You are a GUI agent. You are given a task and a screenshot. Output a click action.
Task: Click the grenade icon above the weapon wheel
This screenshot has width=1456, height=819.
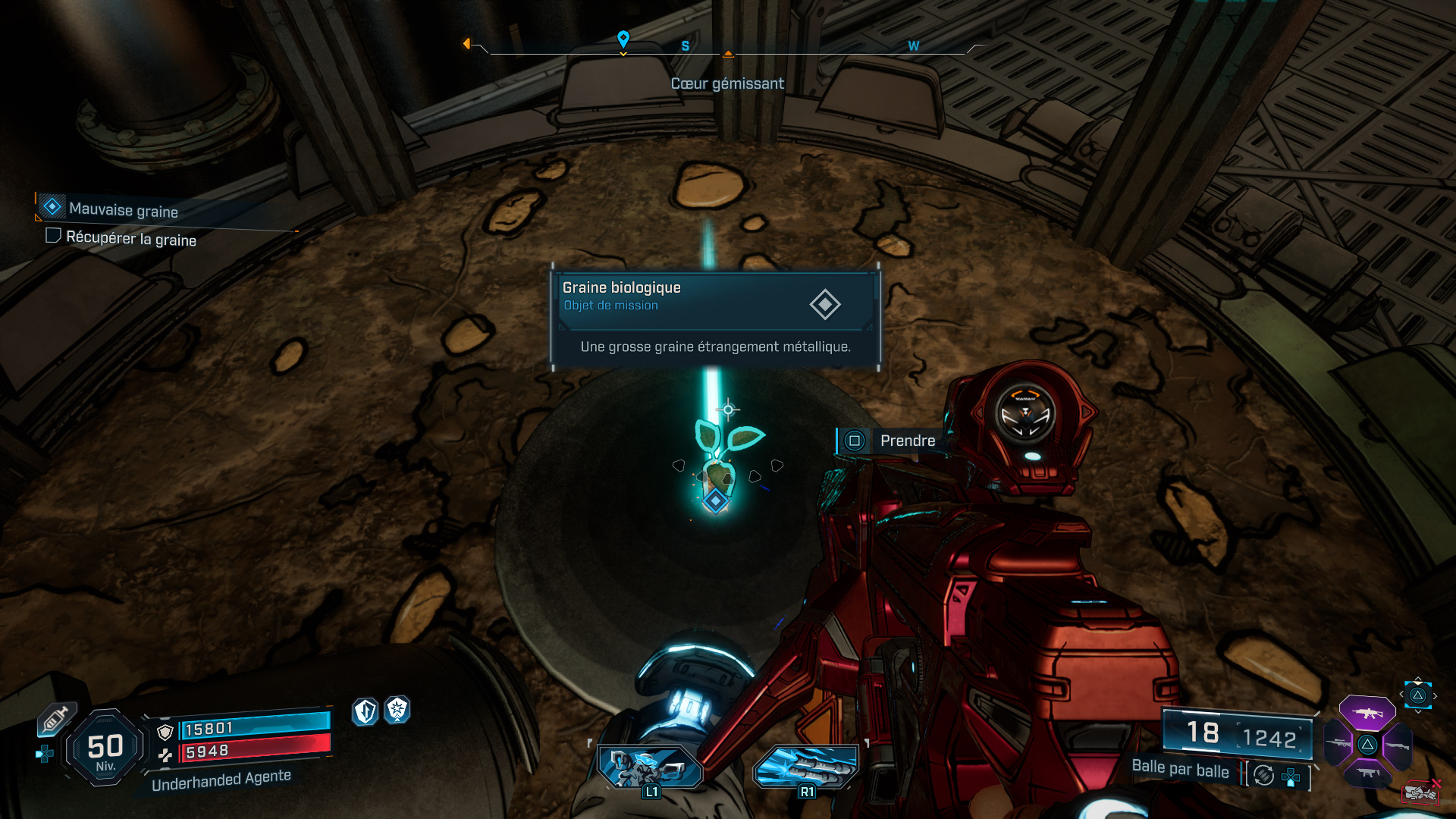tap(1418, 695)
